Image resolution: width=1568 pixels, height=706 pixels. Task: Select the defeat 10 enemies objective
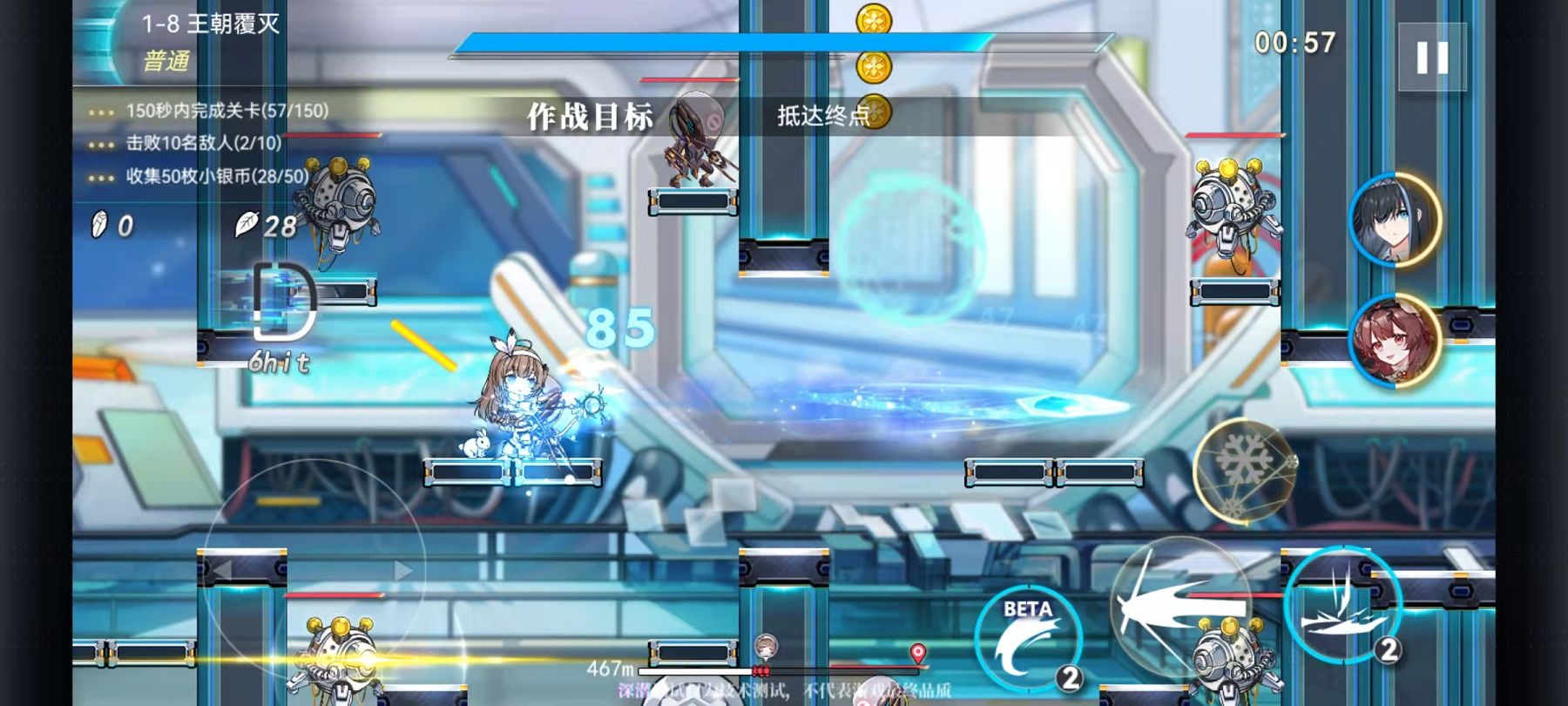pyautogui.click(x=203, y=143)
